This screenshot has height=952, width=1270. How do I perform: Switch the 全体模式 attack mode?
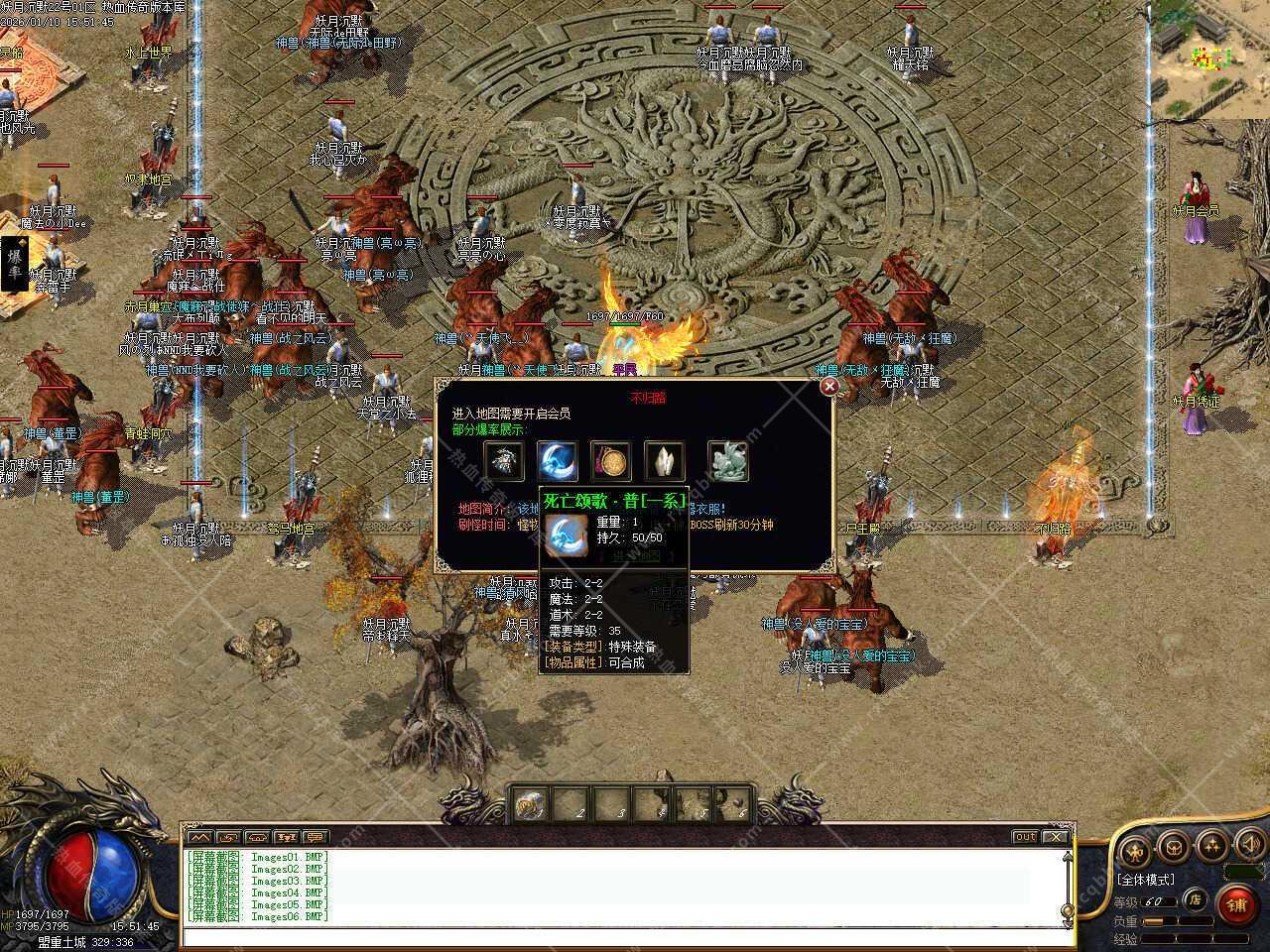tap(1146, 880)
